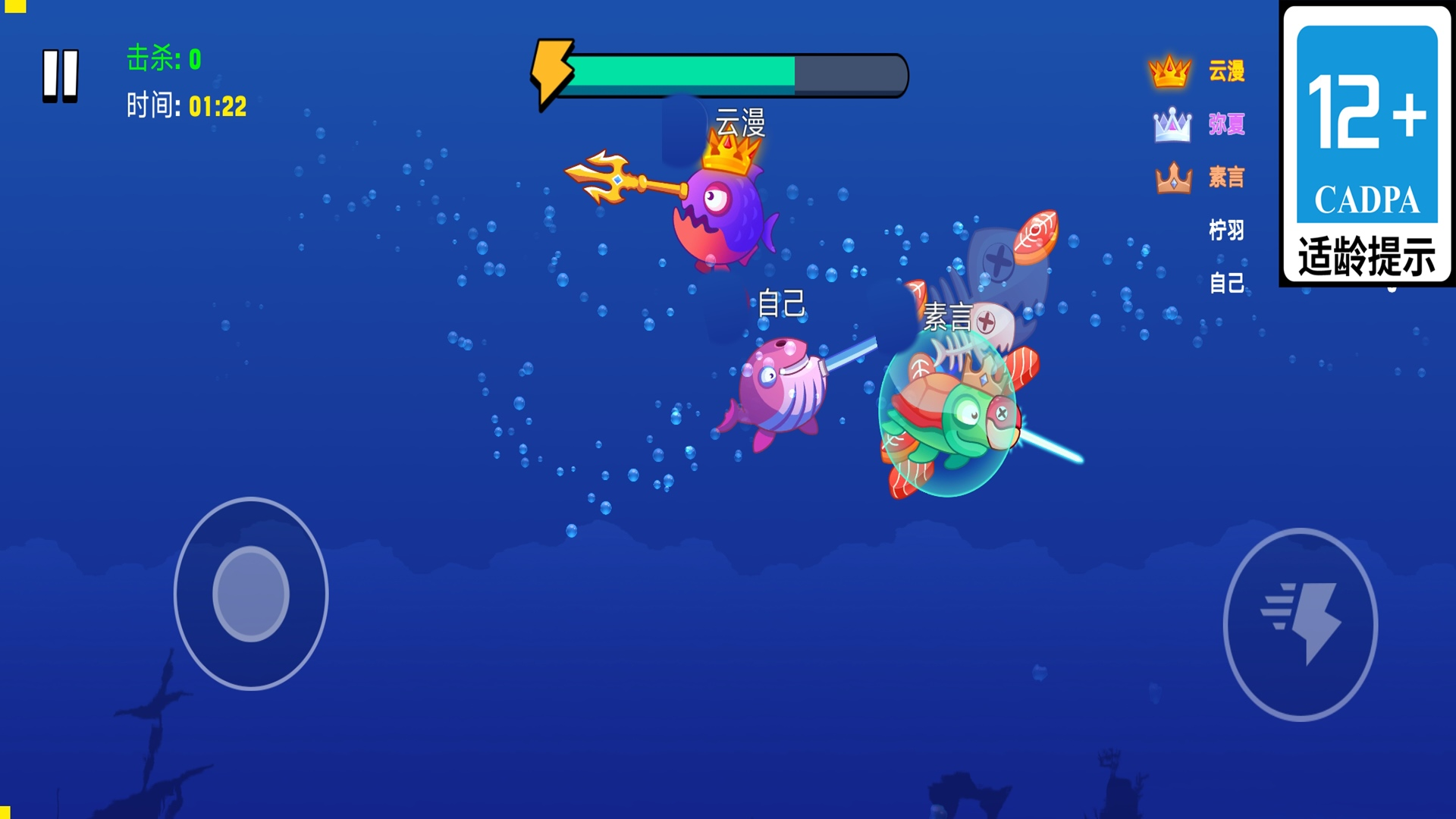Select 自己 in the leaderboard
Image resolution: width=1456 pixels, height=819 pixels.
[x=1226, y=283]
